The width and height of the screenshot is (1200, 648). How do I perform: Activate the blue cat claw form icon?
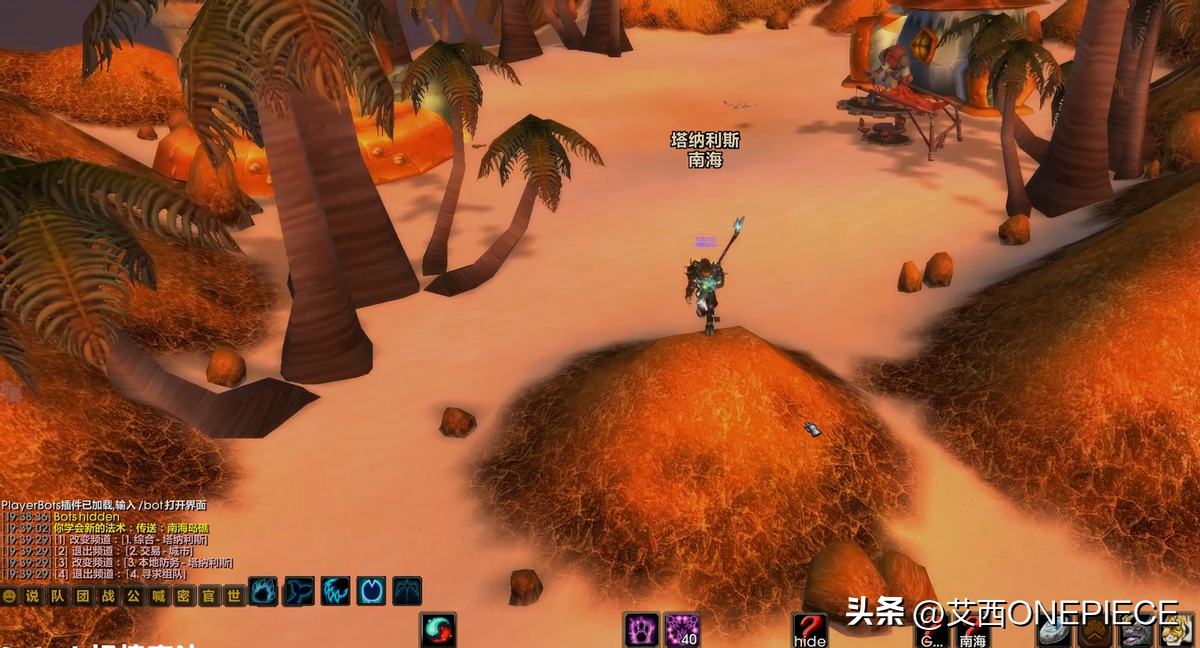335,591
